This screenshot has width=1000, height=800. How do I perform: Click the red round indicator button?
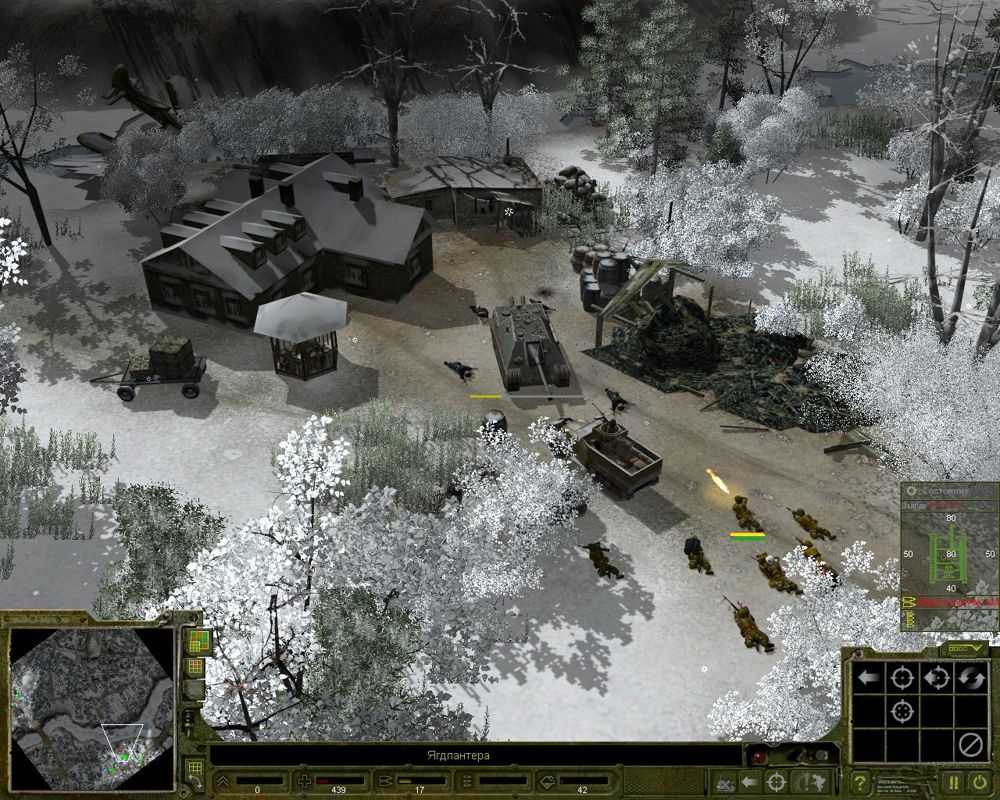pyautogui.click(x=759, y=757)
